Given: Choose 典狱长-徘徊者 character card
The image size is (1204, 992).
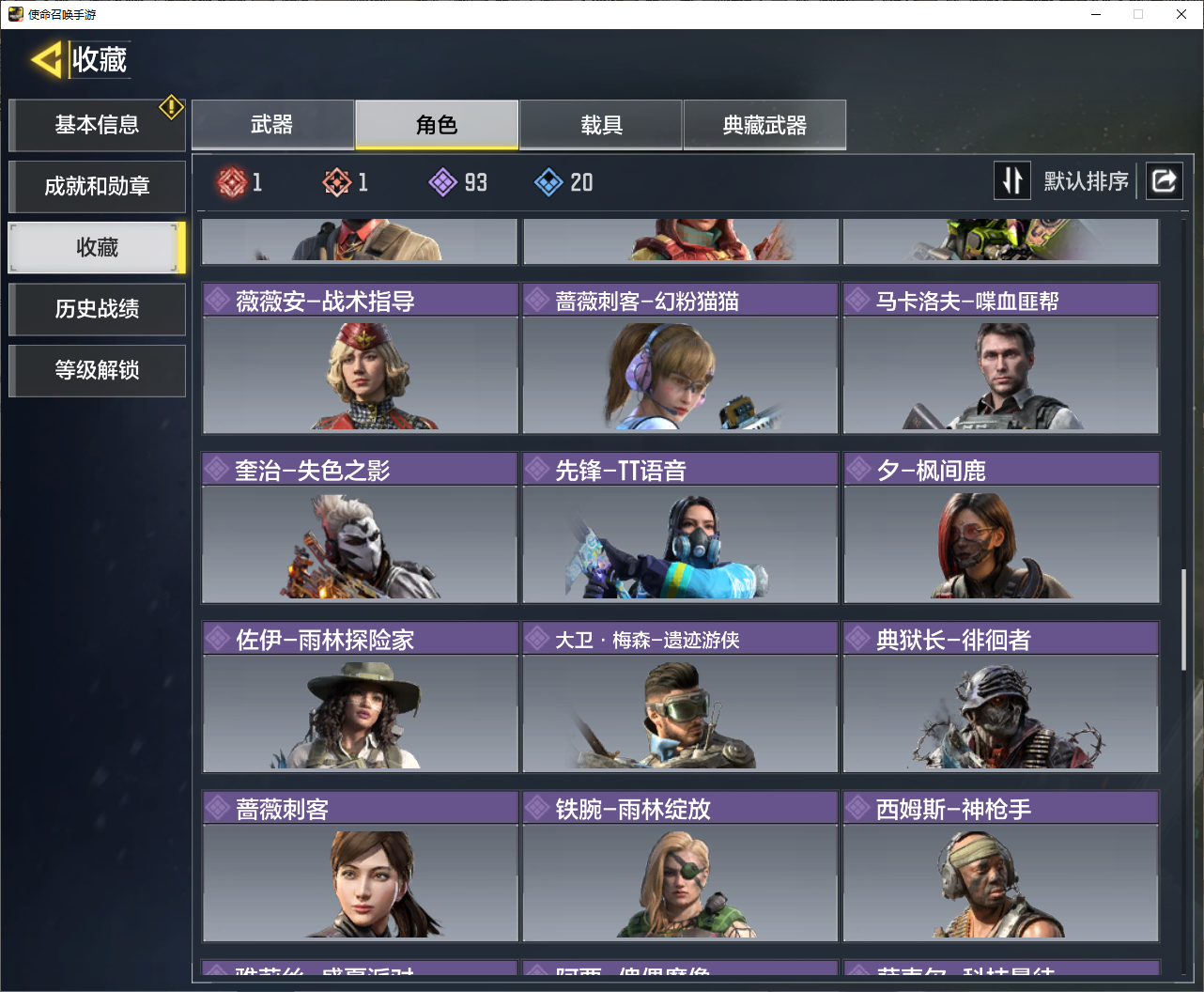Looking at the screenshot, I should coord(1001,696).
